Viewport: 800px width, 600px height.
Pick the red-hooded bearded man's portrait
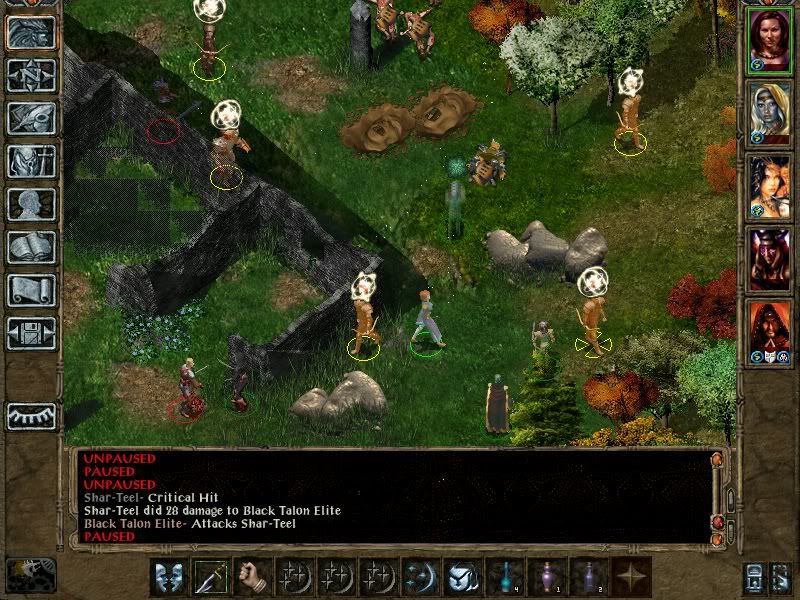(x=770, y=329)
